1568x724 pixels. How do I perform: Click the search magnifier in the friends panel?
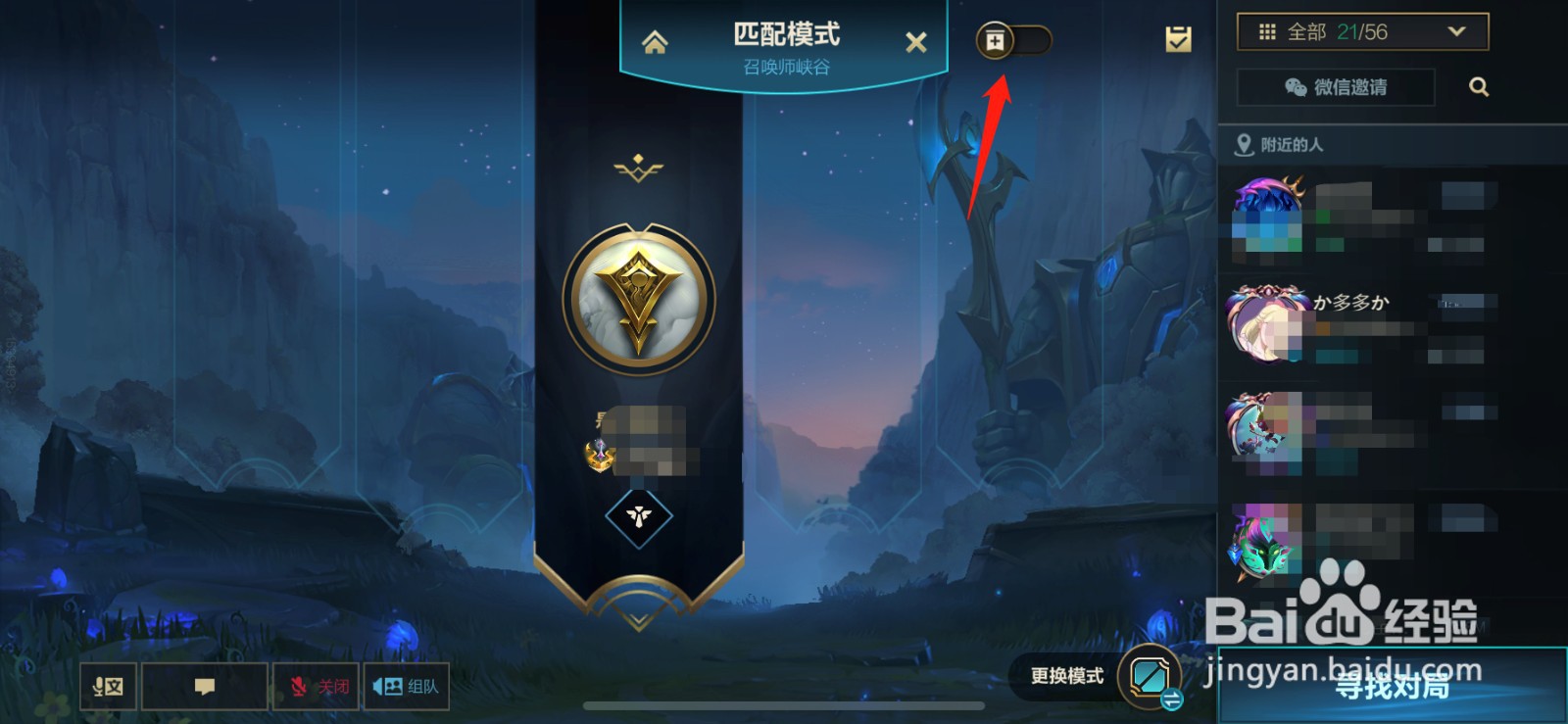pyautogui.click(x=1479, y=87)
